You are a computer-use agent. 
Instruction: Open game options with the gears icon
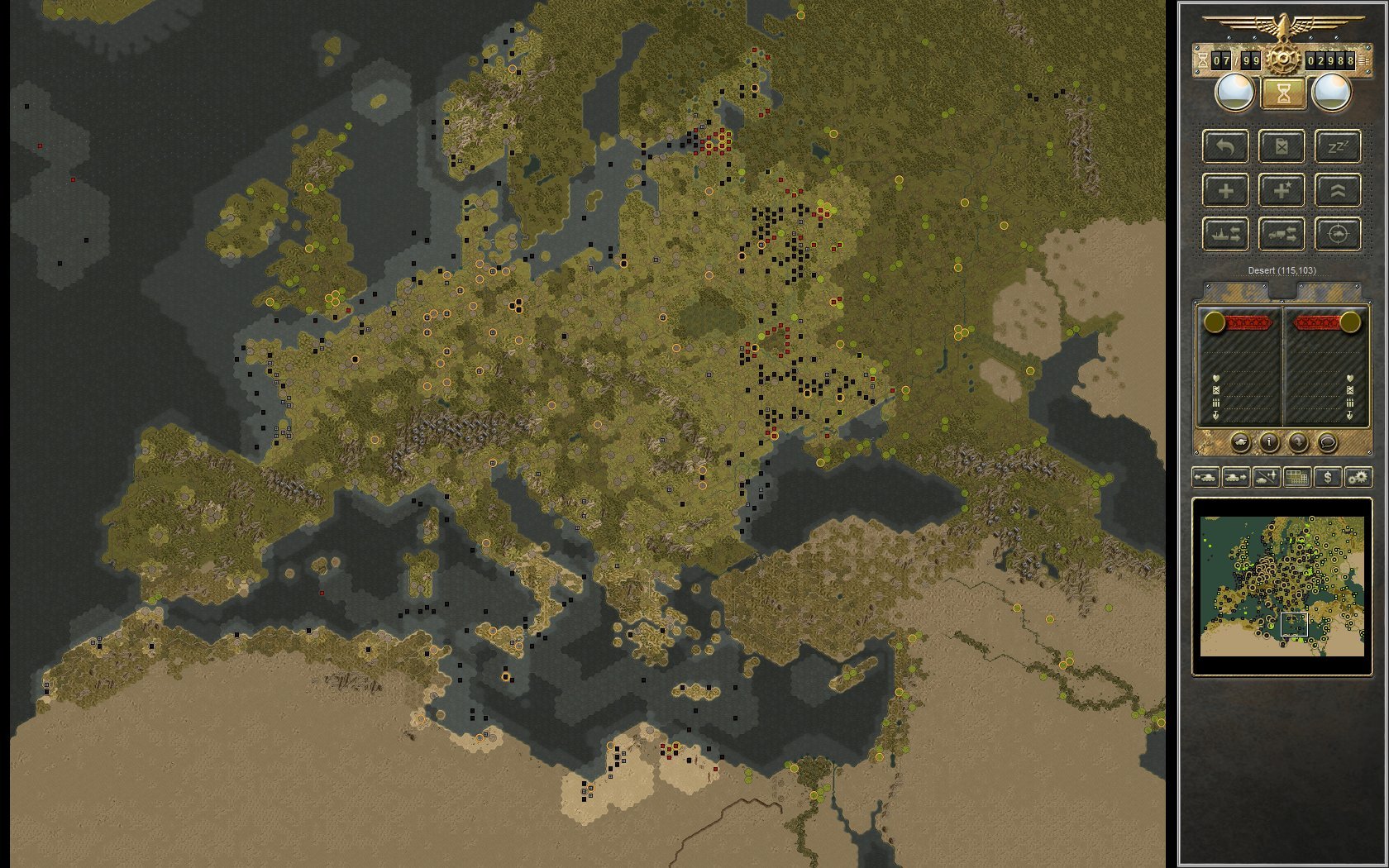coord(1358,478)
